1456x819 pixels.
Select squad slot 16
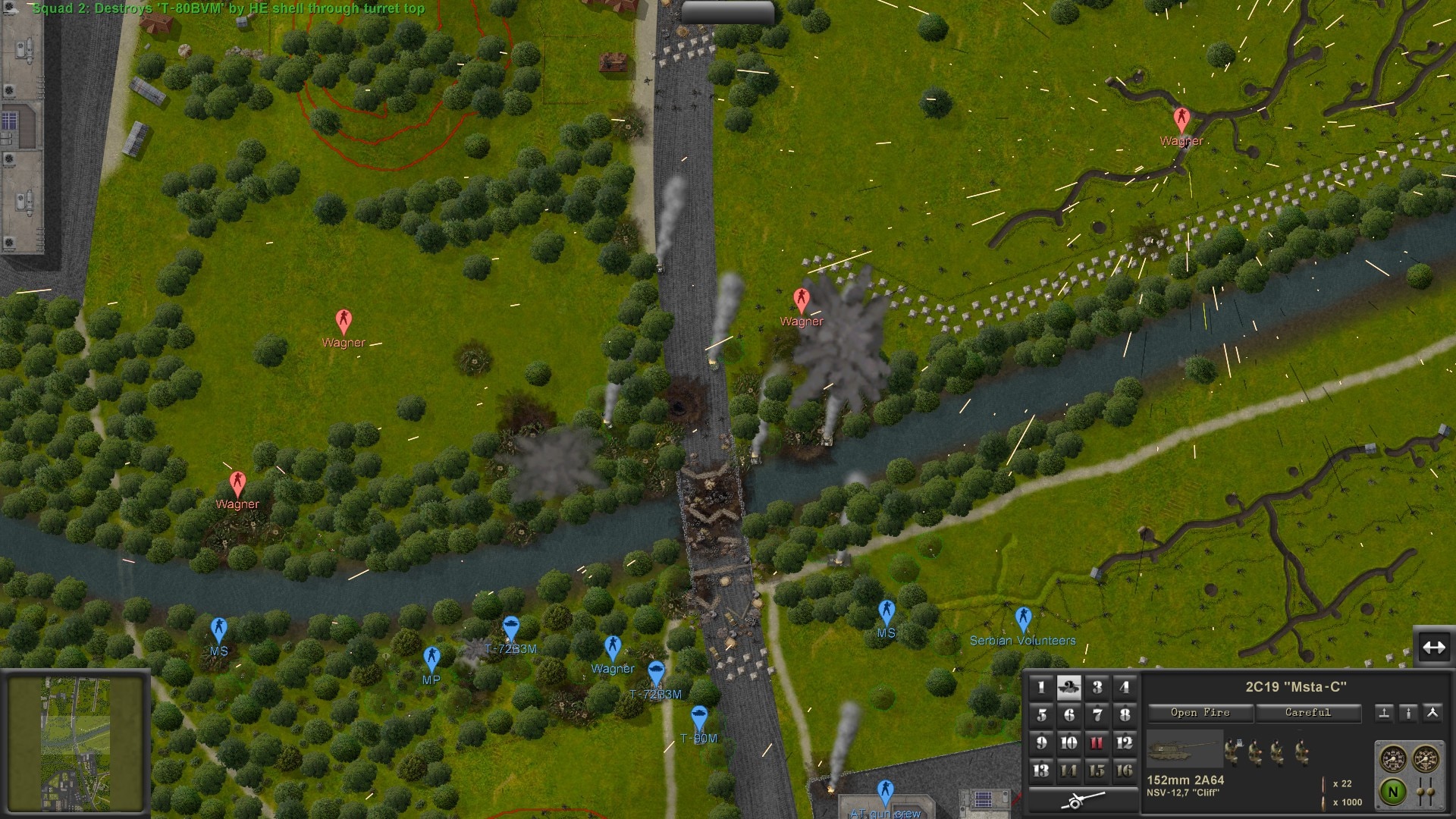click(x=1125, y=770)
